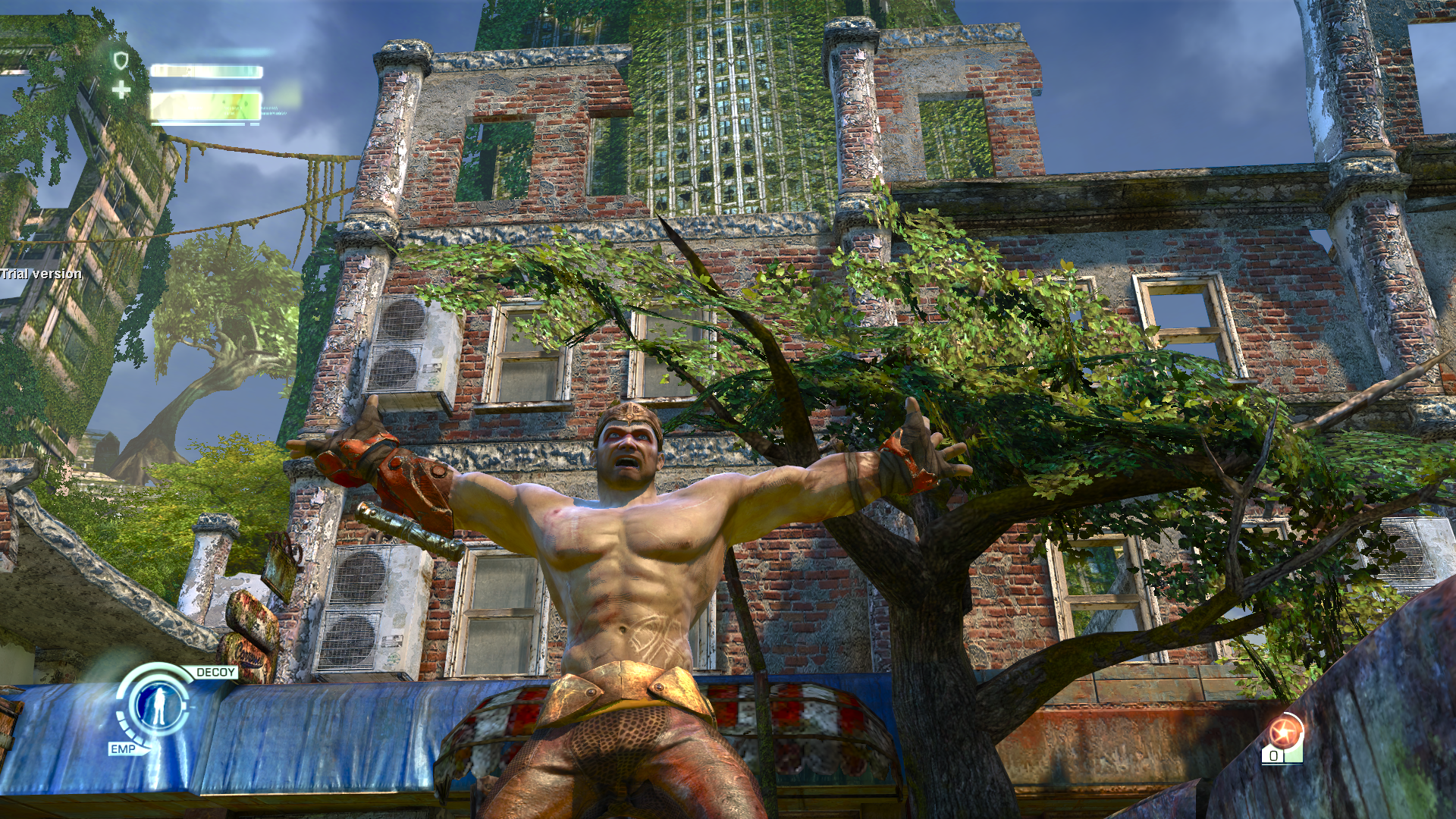Select the EMP ability label

(x=123, y=748)
